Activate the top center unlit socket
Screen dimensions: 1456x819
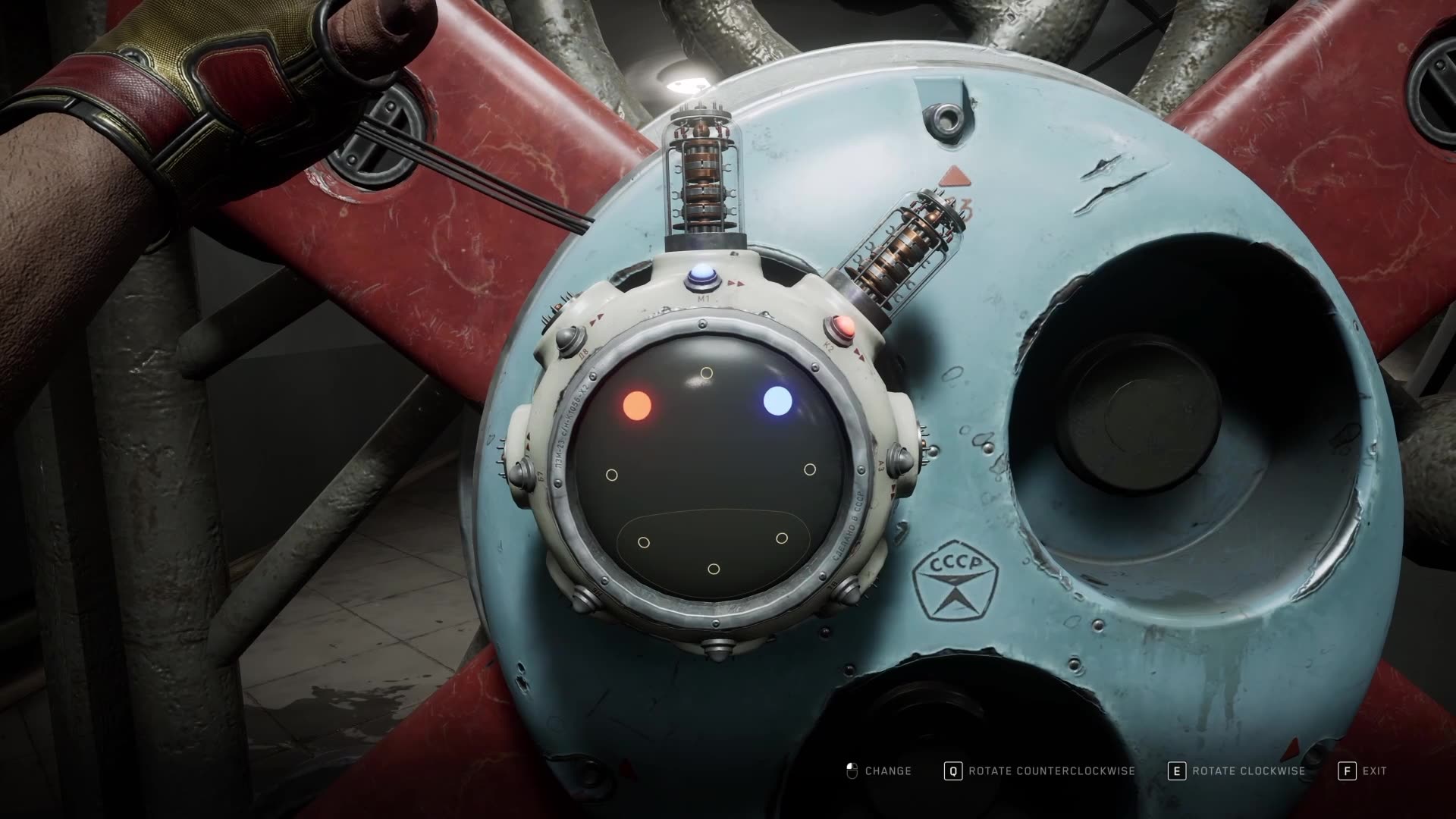pos(707,372)
